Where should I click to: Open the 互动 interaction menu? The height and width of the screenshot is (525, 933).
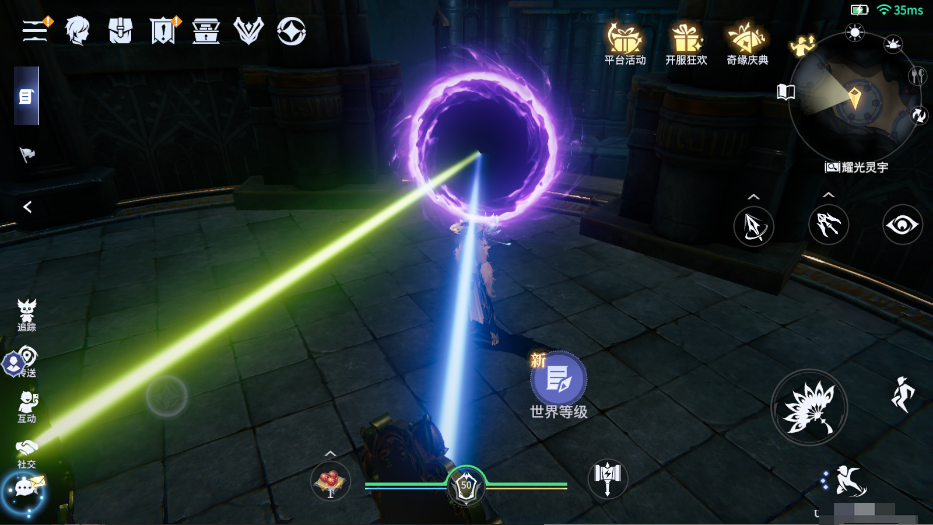27,407
